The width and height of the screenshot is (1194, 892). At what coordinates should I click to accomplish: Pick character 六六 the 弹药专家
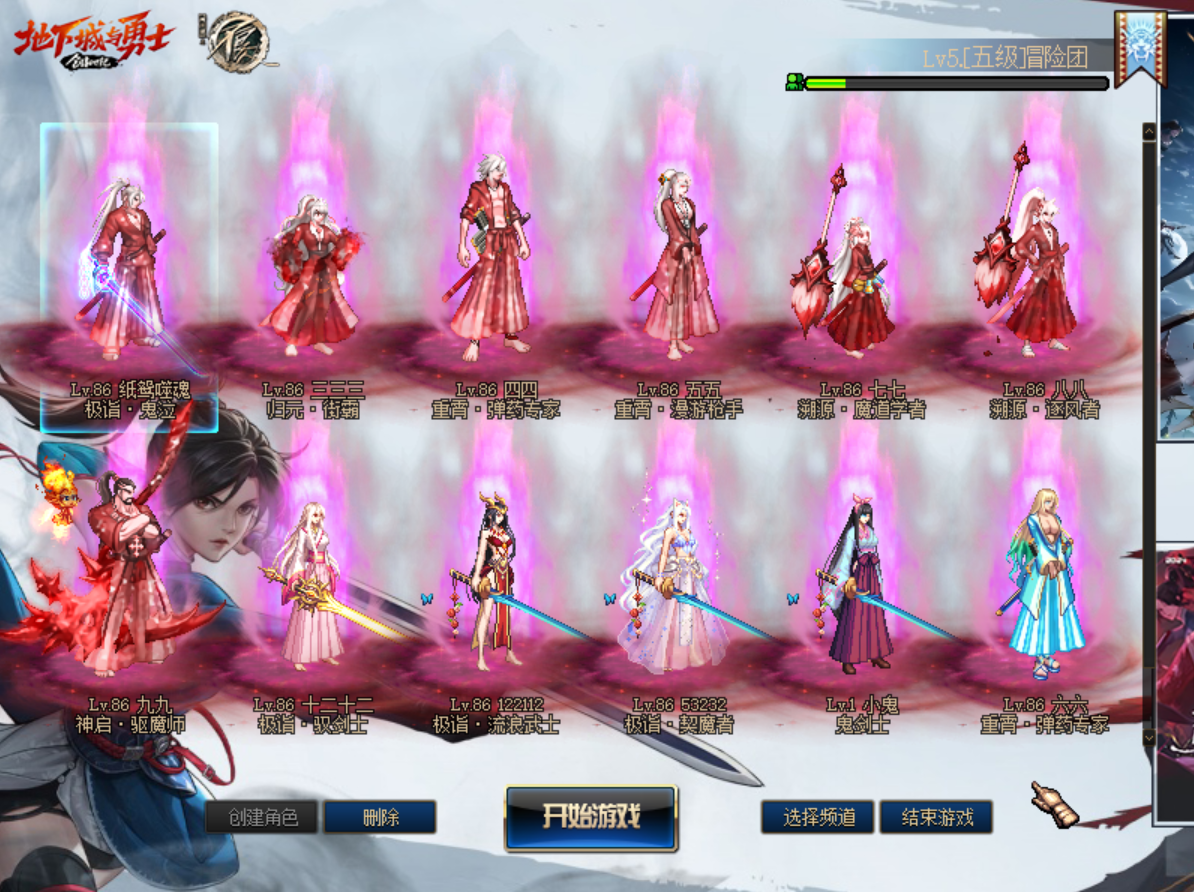1045,590
